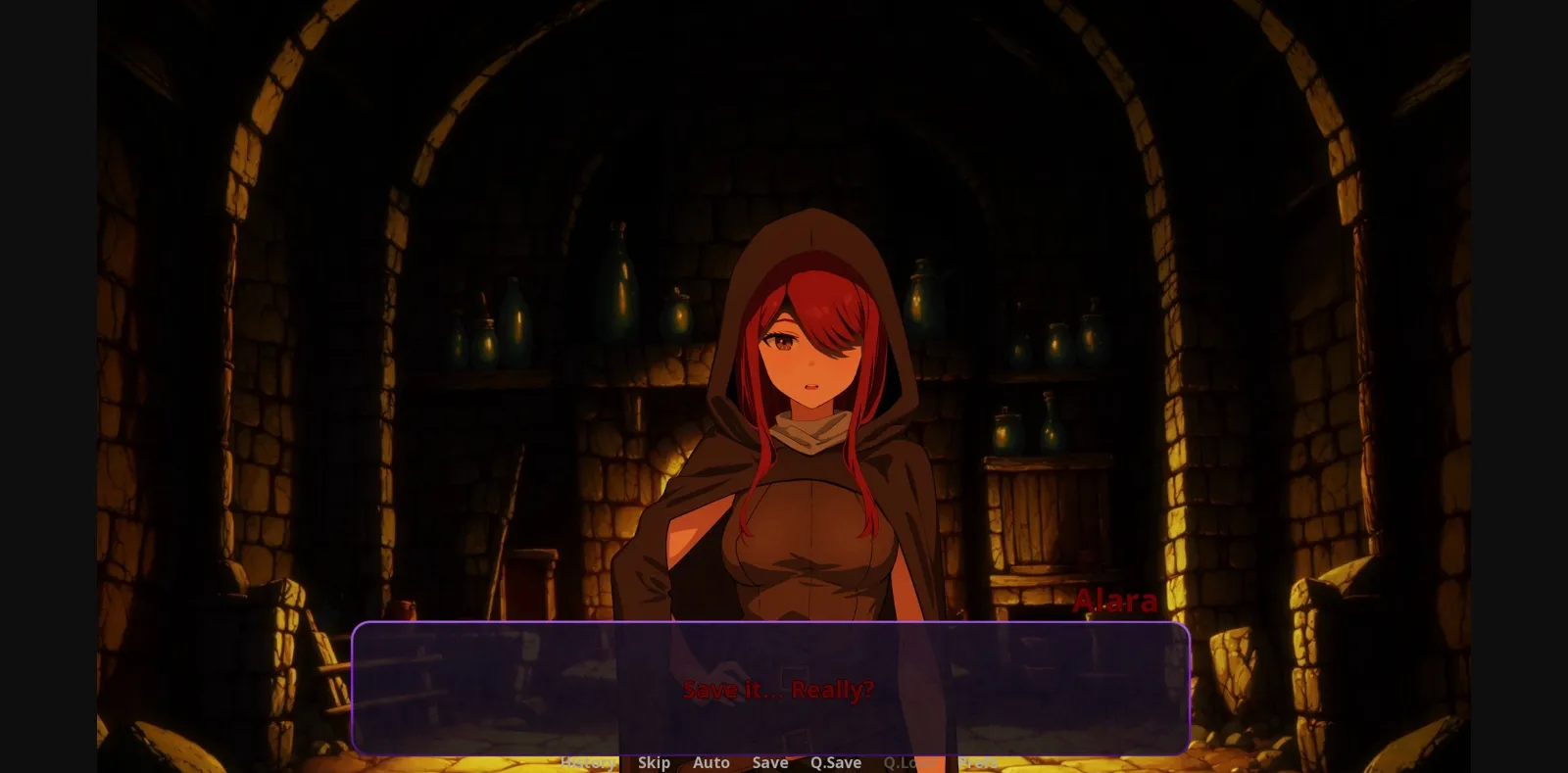
Task: Select the dialogue line 'Save it... Really?'
Action: (780, 690)
